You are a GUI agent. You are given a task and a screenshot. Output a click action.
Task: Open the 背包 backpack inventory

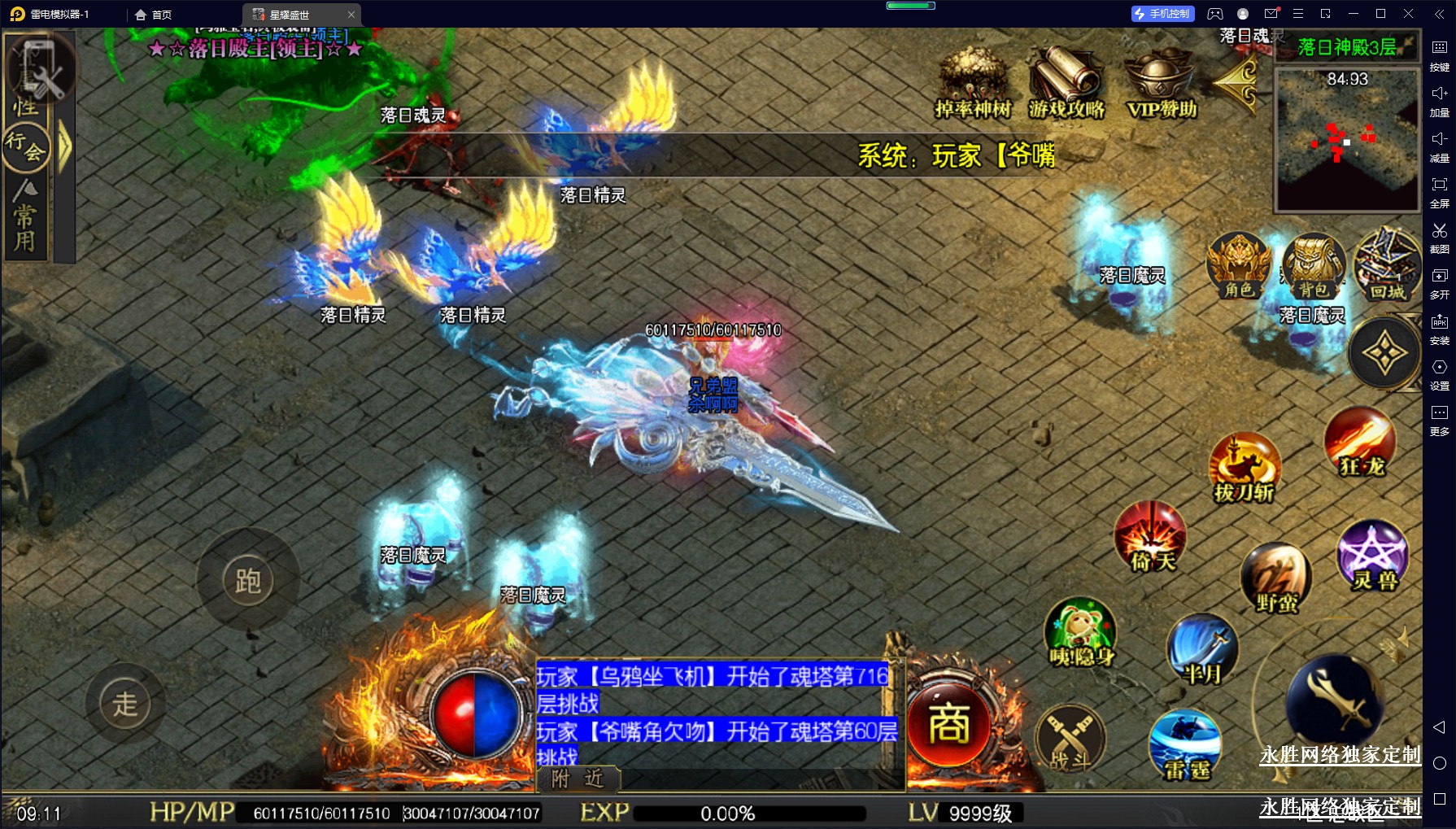(x=1313, y=265)
